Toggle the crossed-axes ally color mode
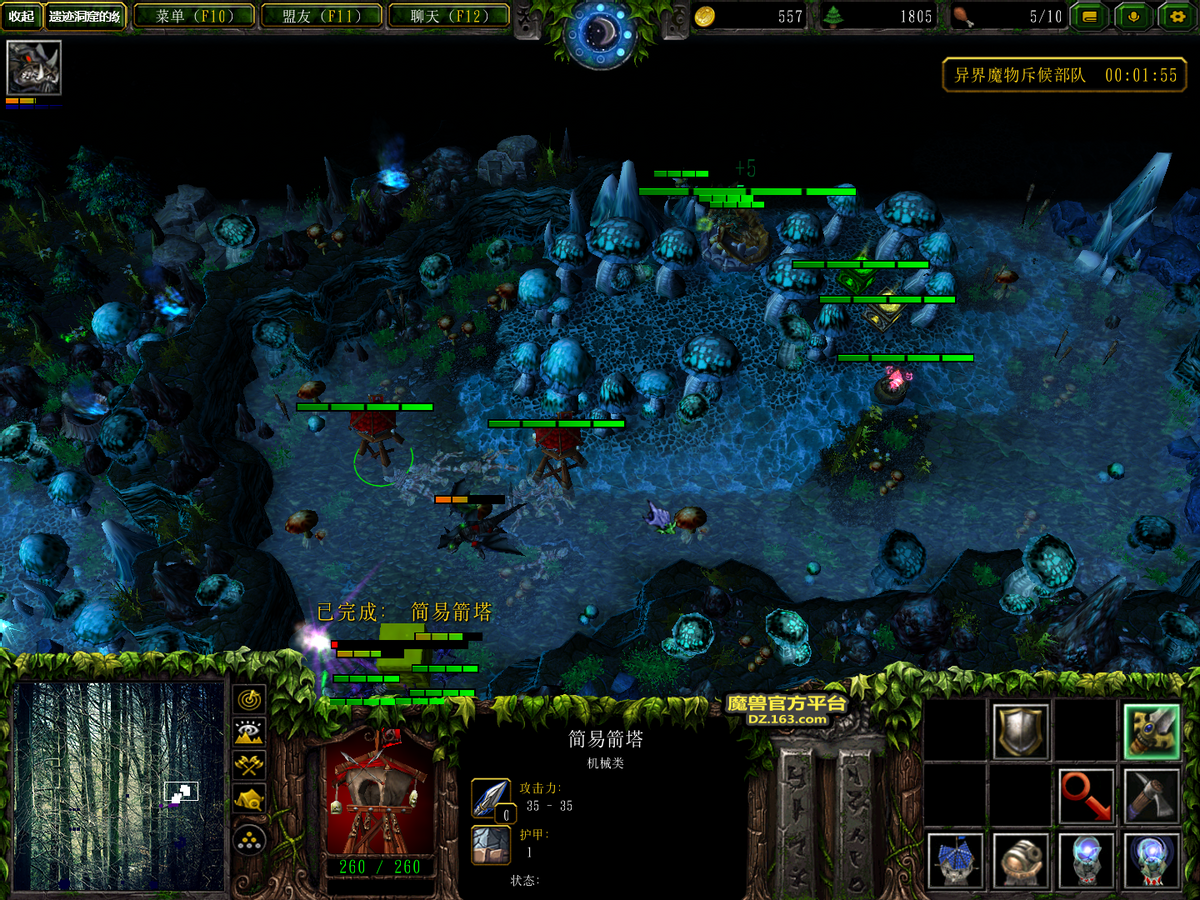The image size is (1200, 900). tap(249, 766)
